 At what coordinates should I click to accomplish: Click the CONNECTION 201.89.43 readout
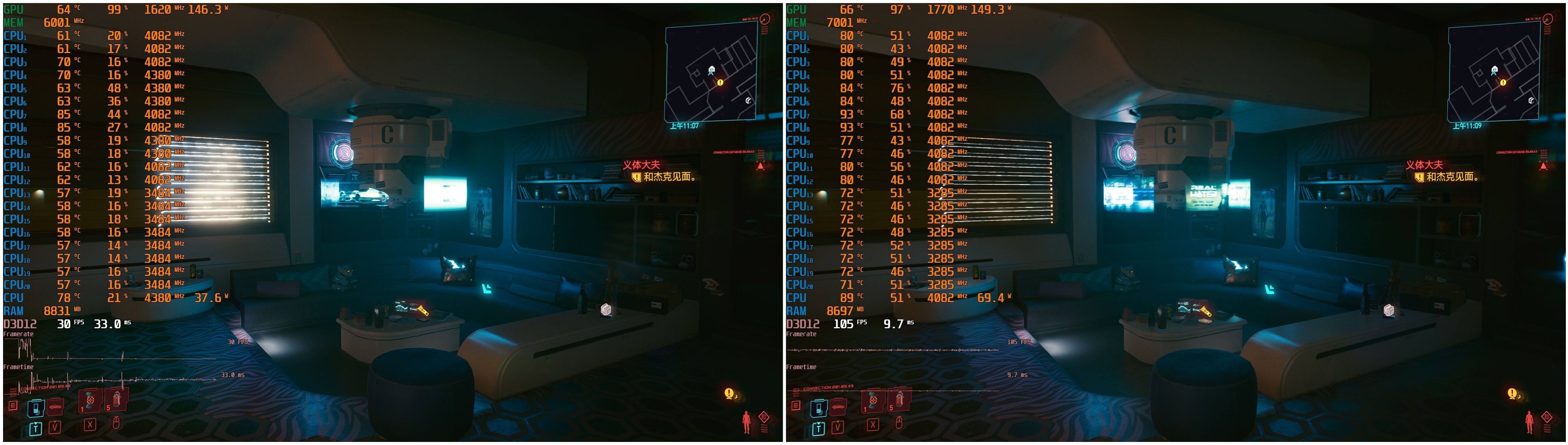tap(45, 388)
